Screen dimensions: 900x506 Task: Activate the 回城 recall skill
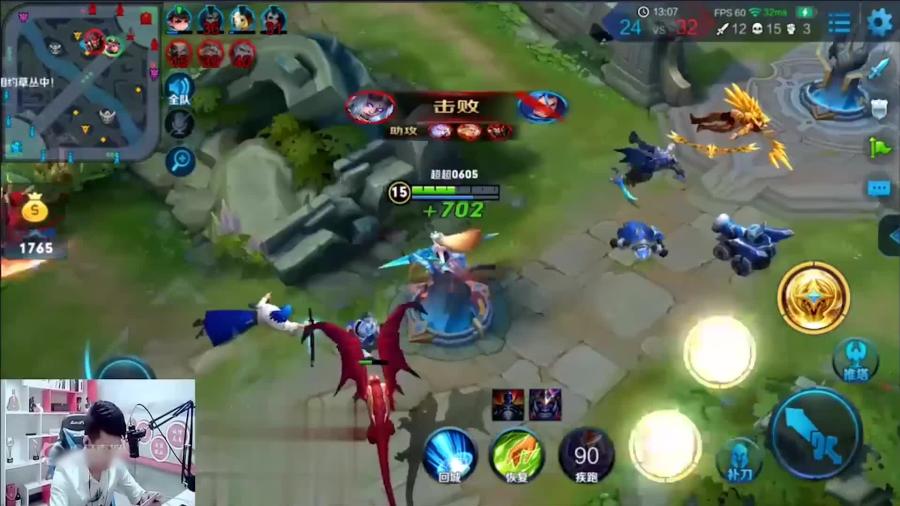tap(449, 455)
